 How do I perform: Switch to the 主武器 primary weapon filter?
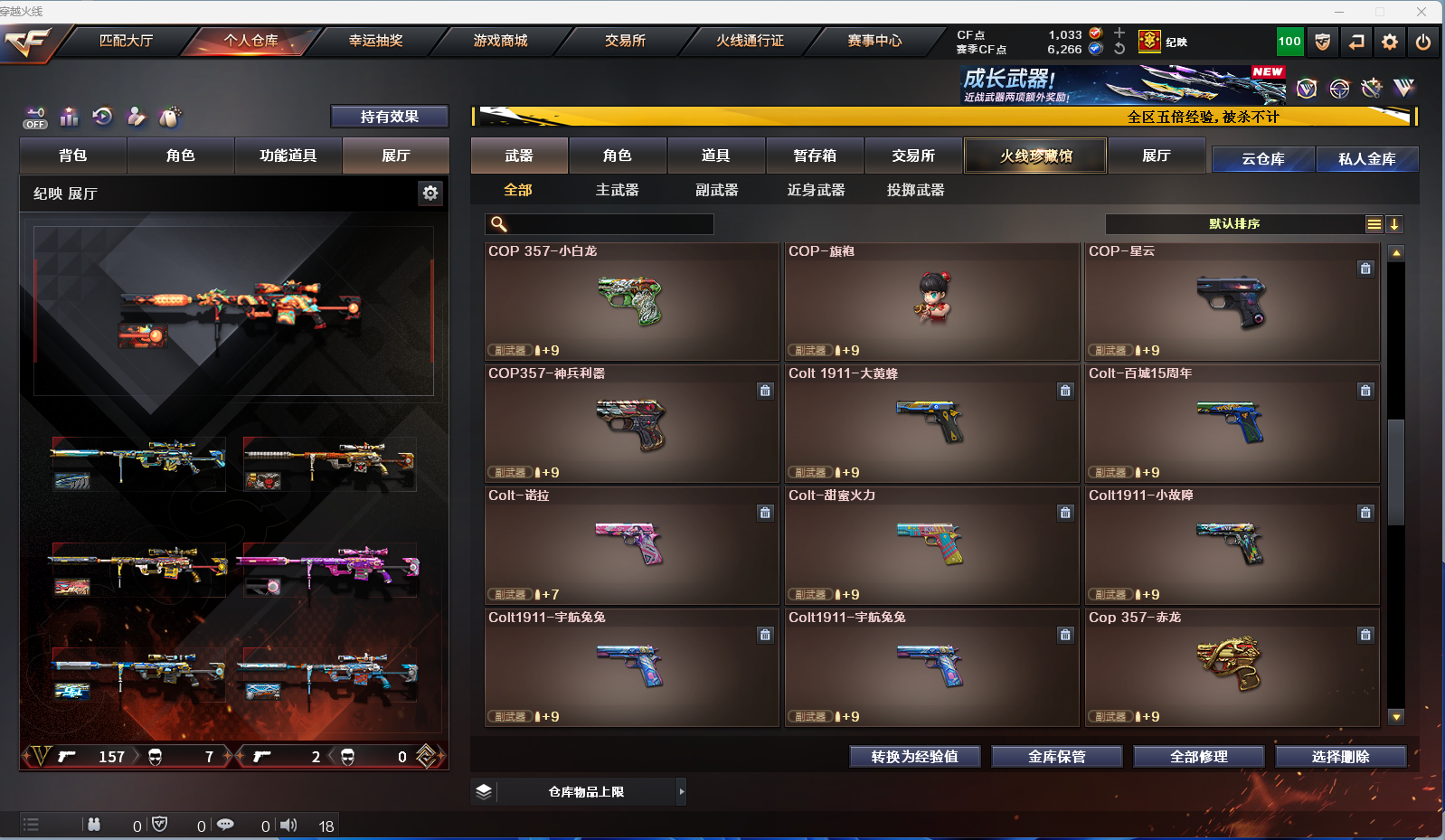617,190
